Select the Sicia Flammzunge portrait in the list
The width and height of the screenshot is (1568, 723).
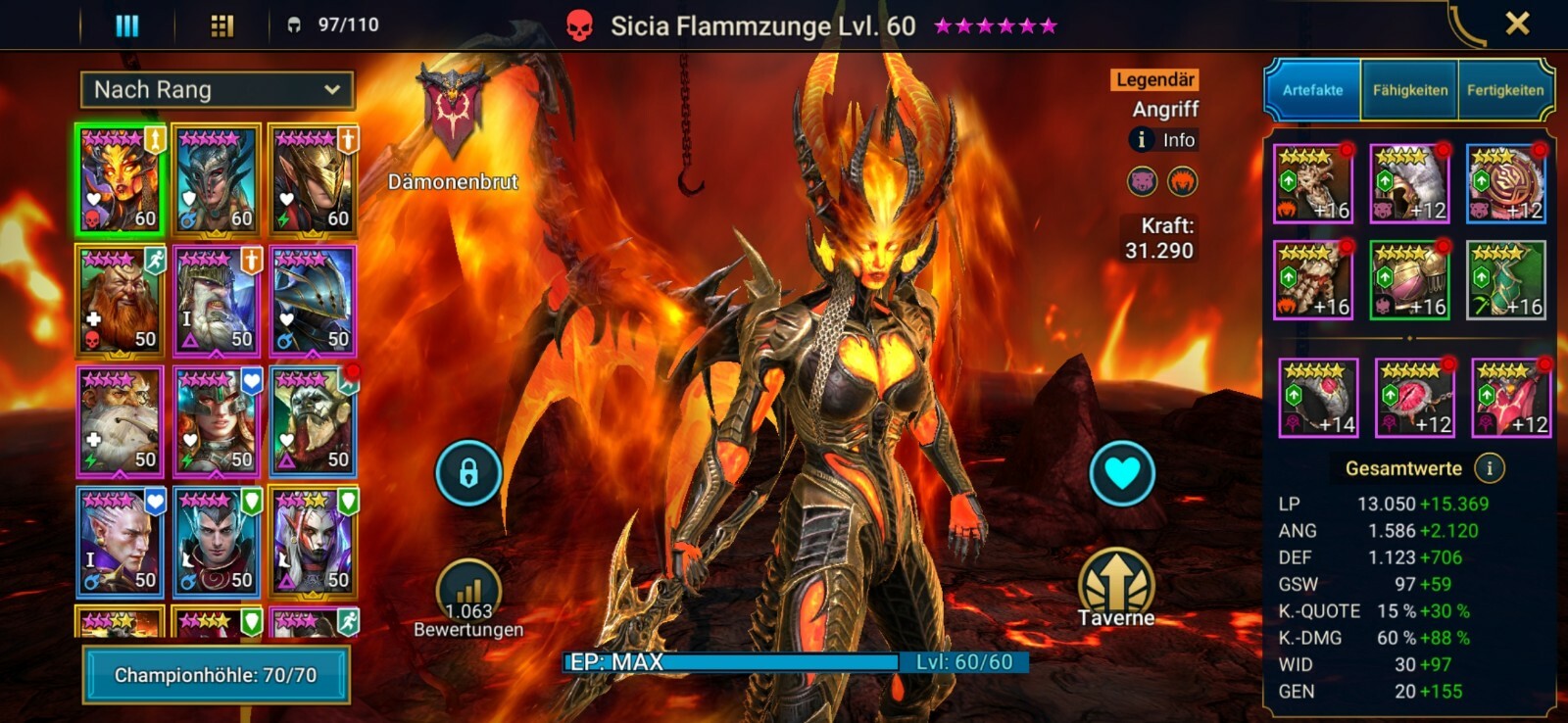click(121, 180)
